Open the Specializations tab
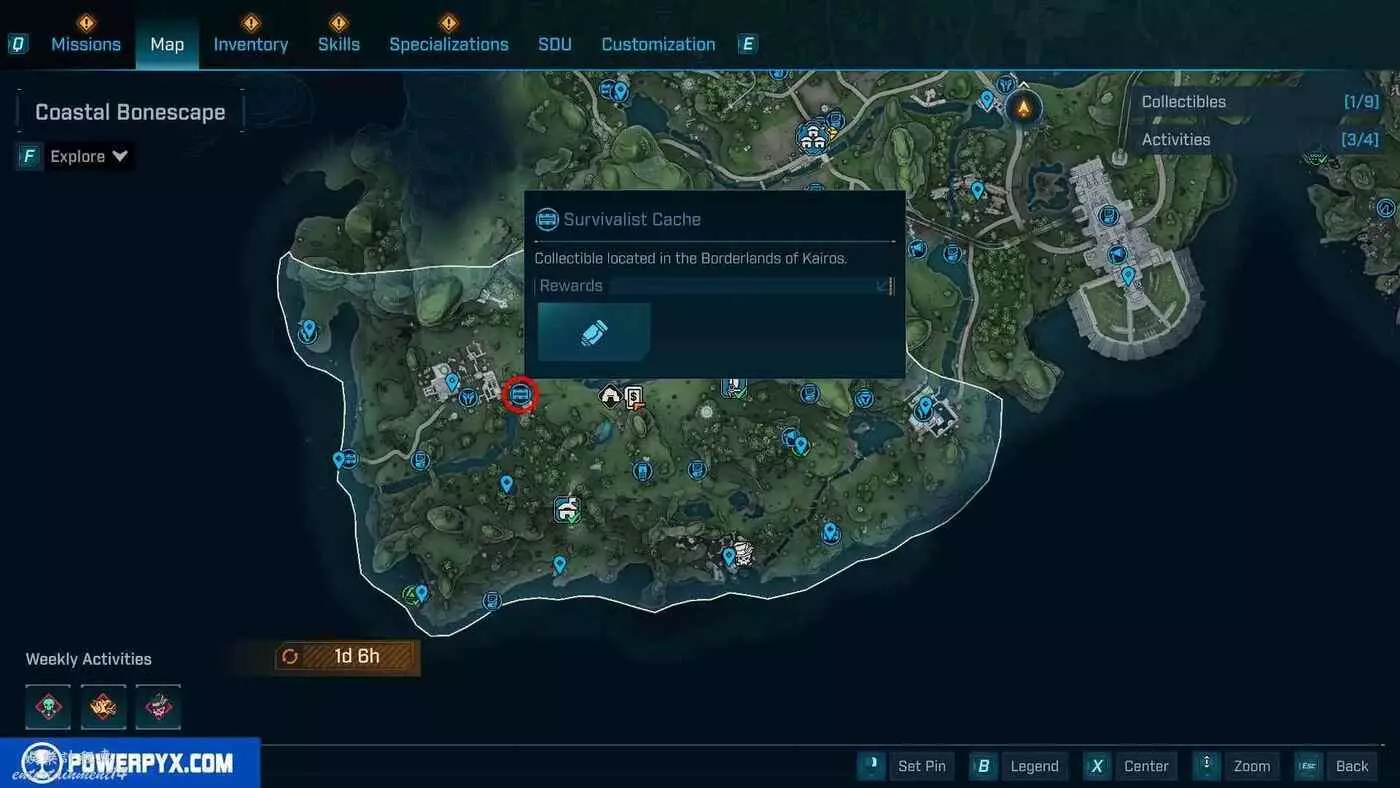This screenshot has height=788, width=1400. (448, 44)
